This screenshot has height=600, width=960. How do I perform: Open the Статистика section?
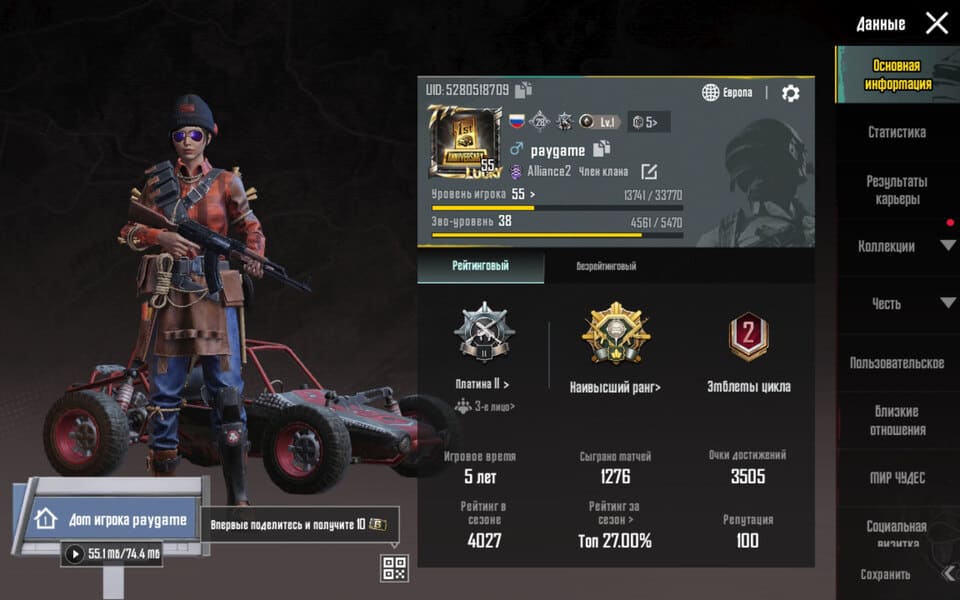tap(896, 132)
